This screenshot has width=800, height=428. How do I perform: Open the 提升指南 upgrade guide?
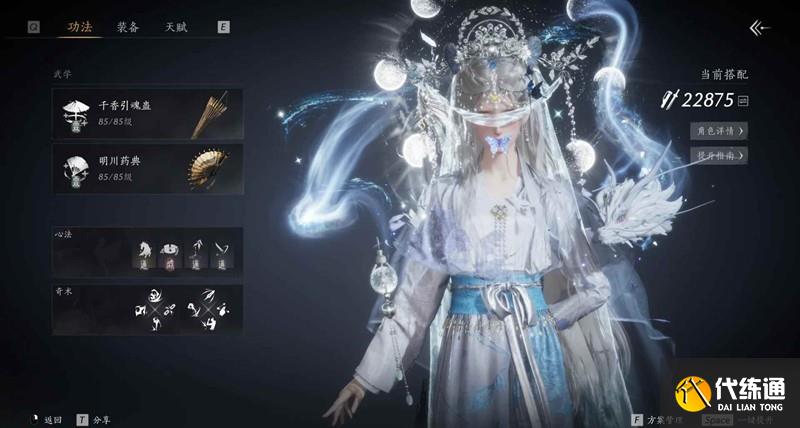coord(719,155)
